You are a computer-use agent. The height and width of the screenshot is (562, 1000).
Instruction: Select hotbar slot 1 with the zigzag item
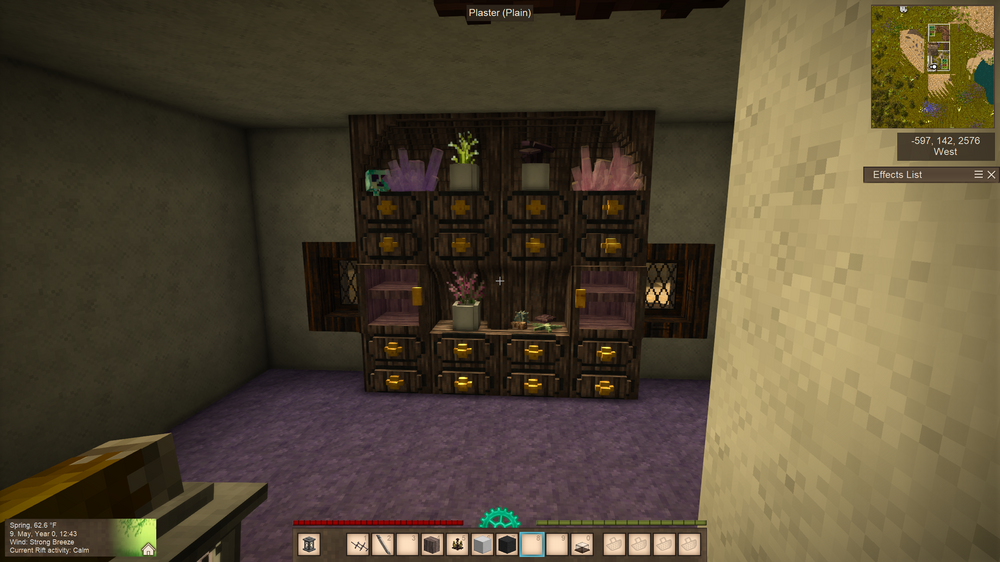pos(359,545)
